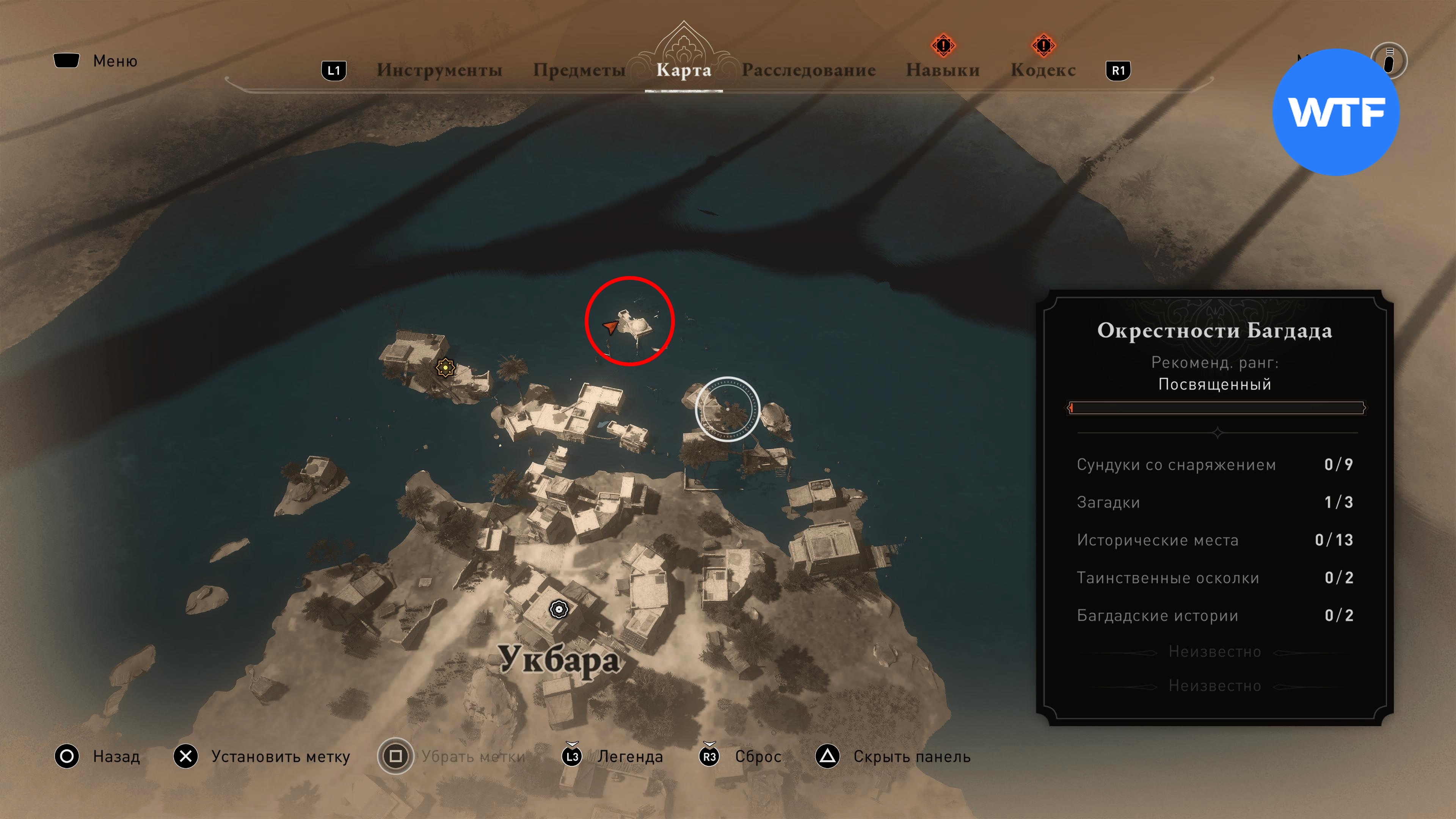Image resolution: width=1456 pixels, height=819 pixels.
Task: Open the Навыки tab
Action: click(942, 70)
